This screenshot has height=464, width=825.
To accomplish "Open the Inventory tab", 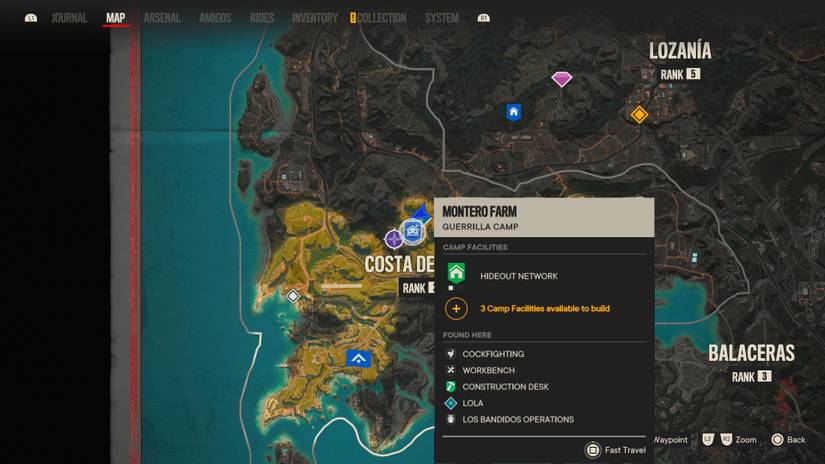I will pos(314,18).
